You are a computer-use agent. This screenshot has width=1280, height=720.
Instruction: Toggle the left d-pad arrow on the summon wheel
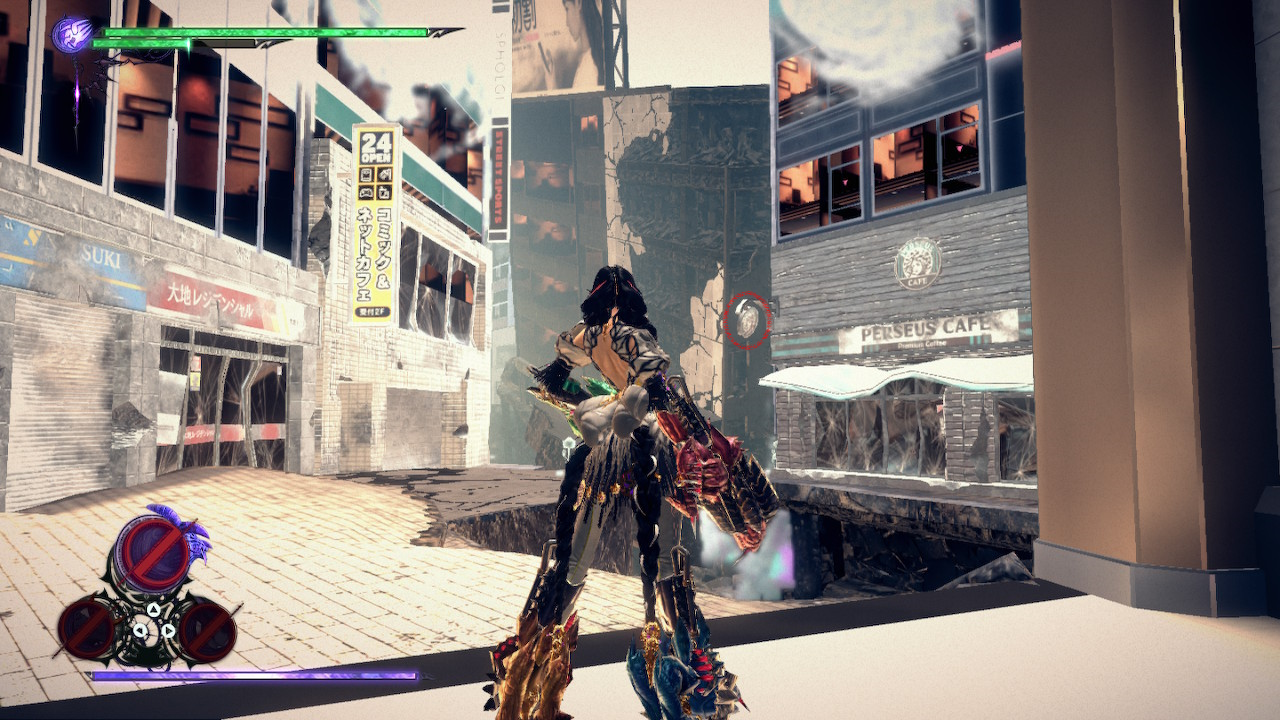tap(140, 630)
